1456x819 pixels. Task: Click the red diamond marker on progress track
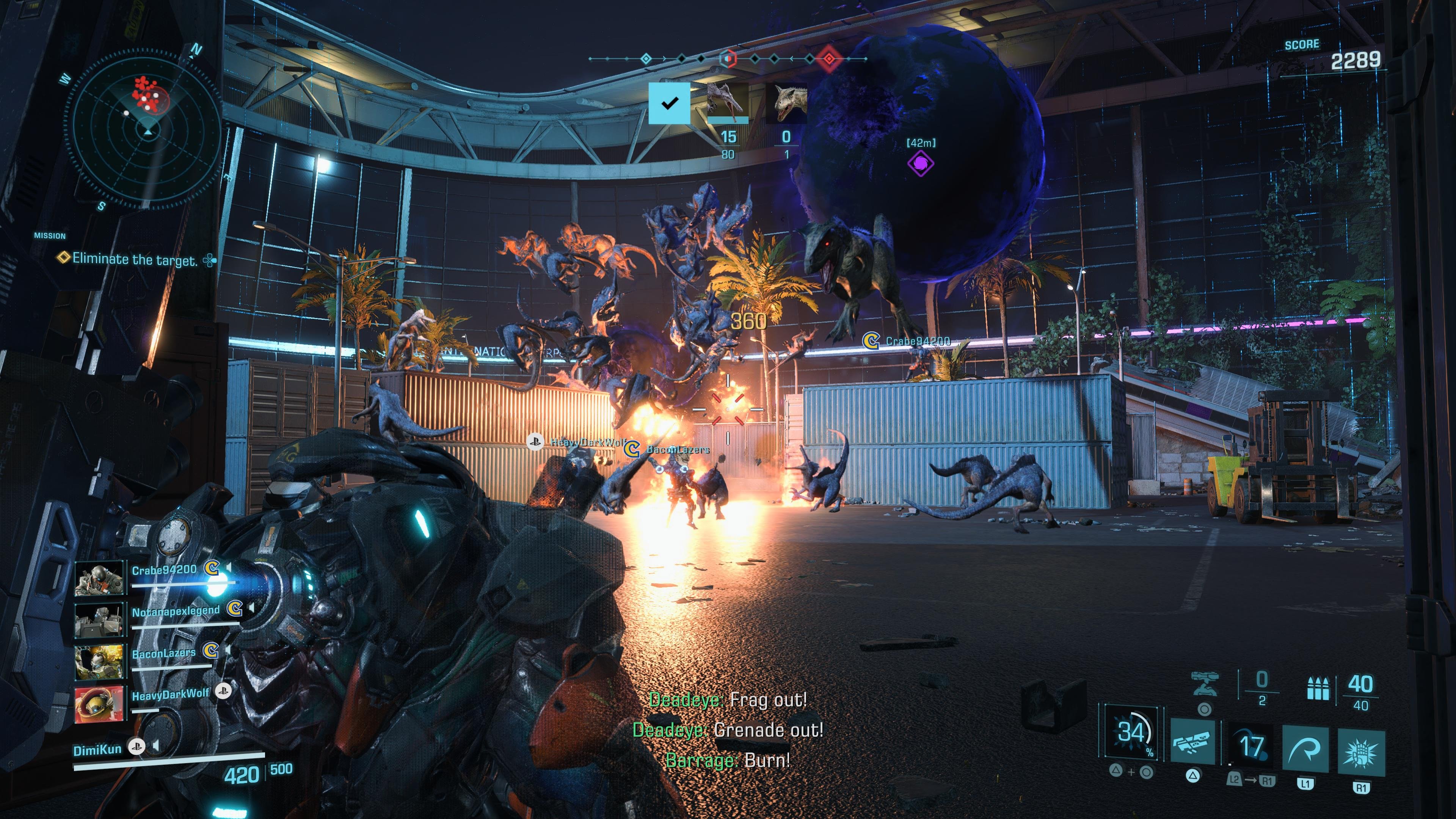coord(828,58)
